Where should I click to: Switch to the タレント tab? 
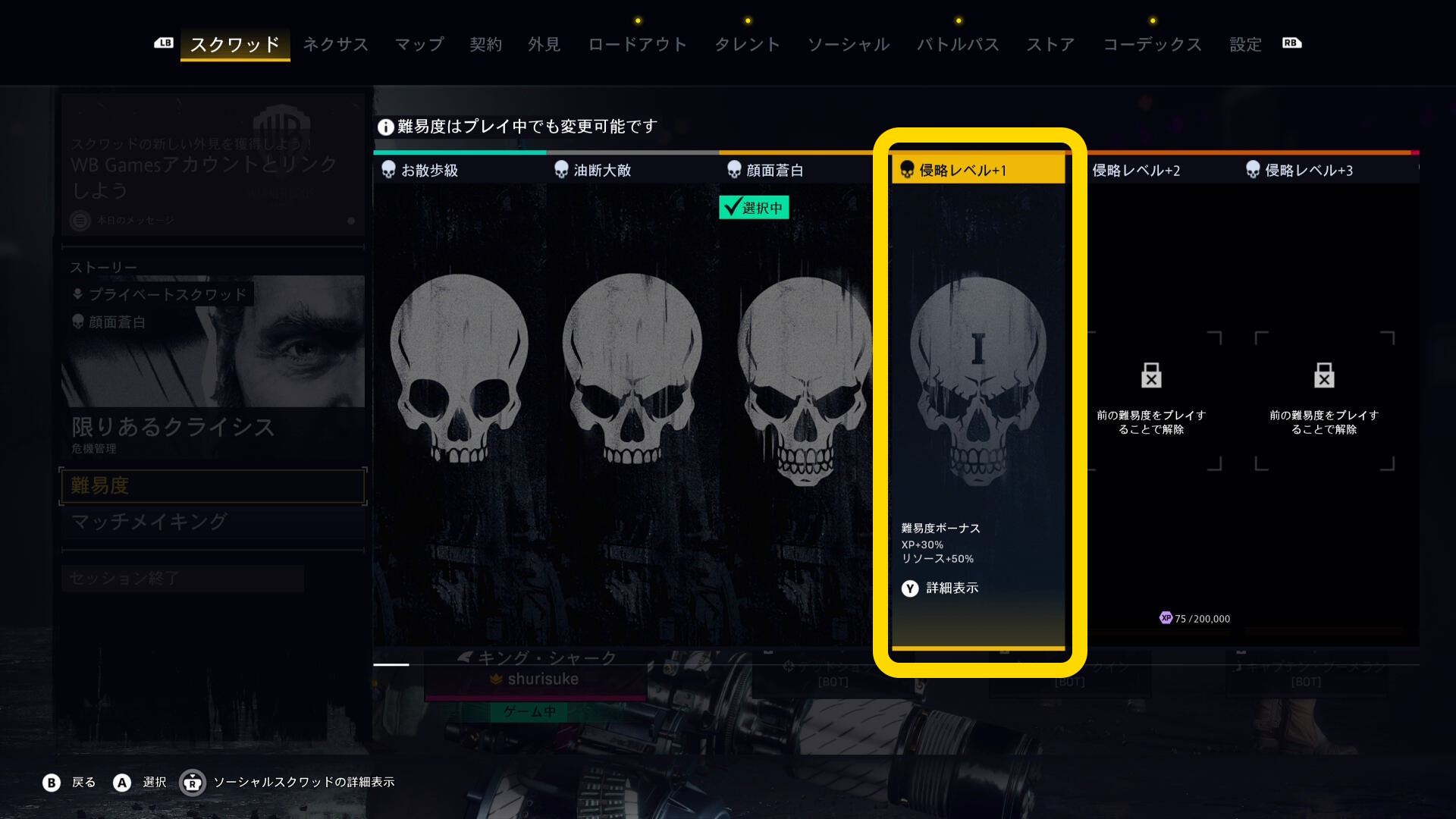click(747, 45)
